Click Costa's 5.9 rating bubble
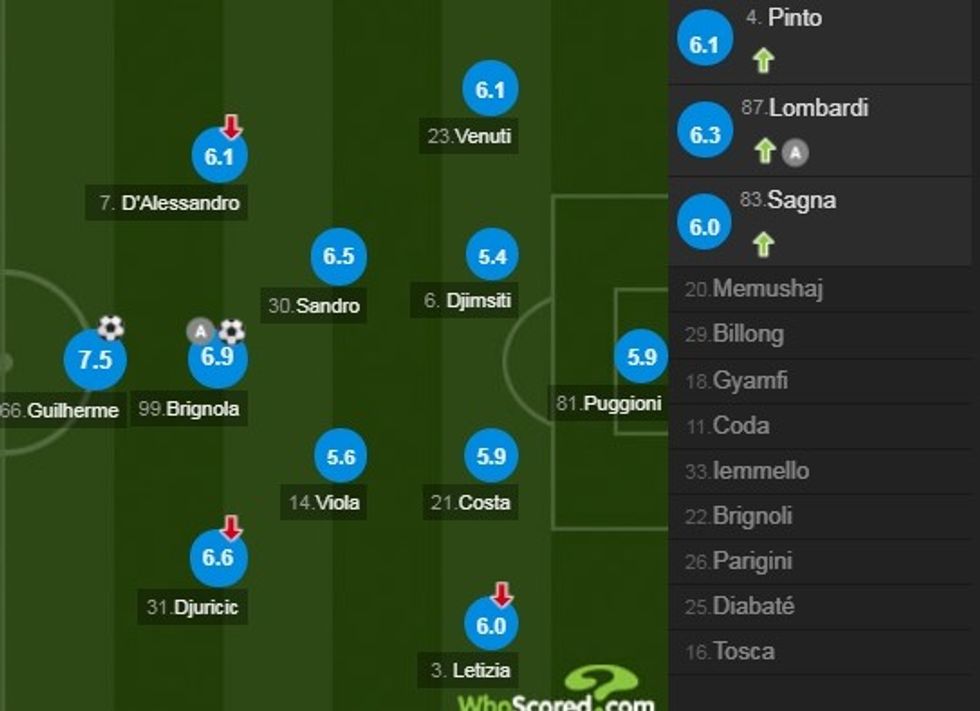980x711 pixels. pos(491,457)
